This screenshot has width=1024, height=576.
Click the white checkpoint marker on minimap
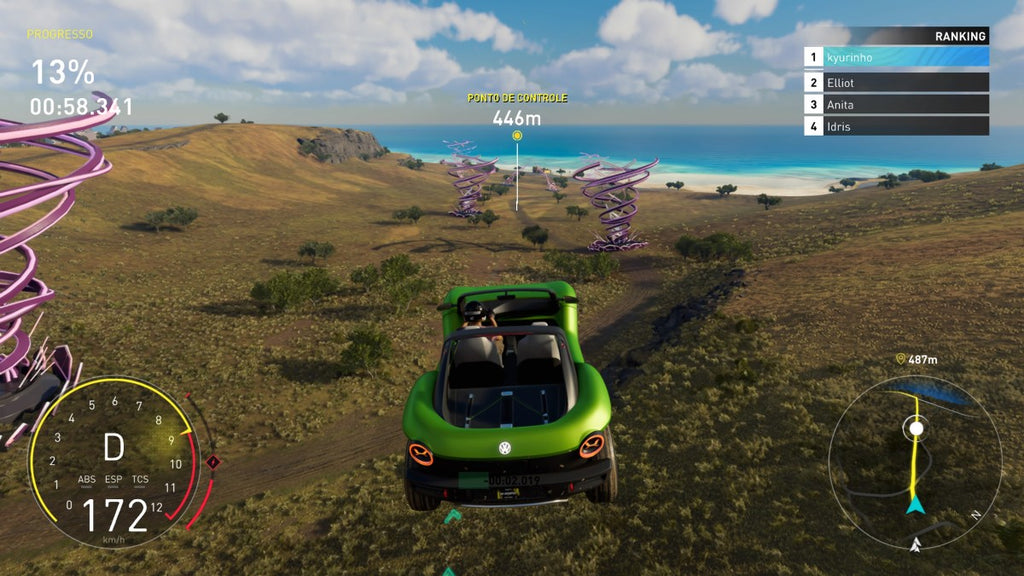click(x=914, y=428)
